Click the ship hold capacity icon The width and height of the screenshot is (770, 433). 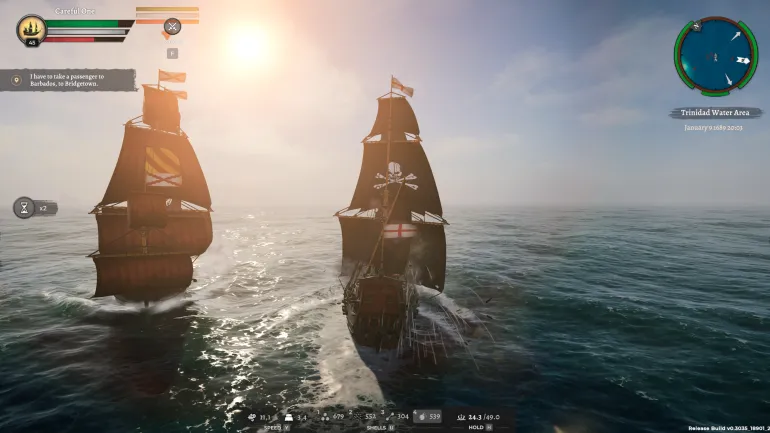(x=461, y=416)
